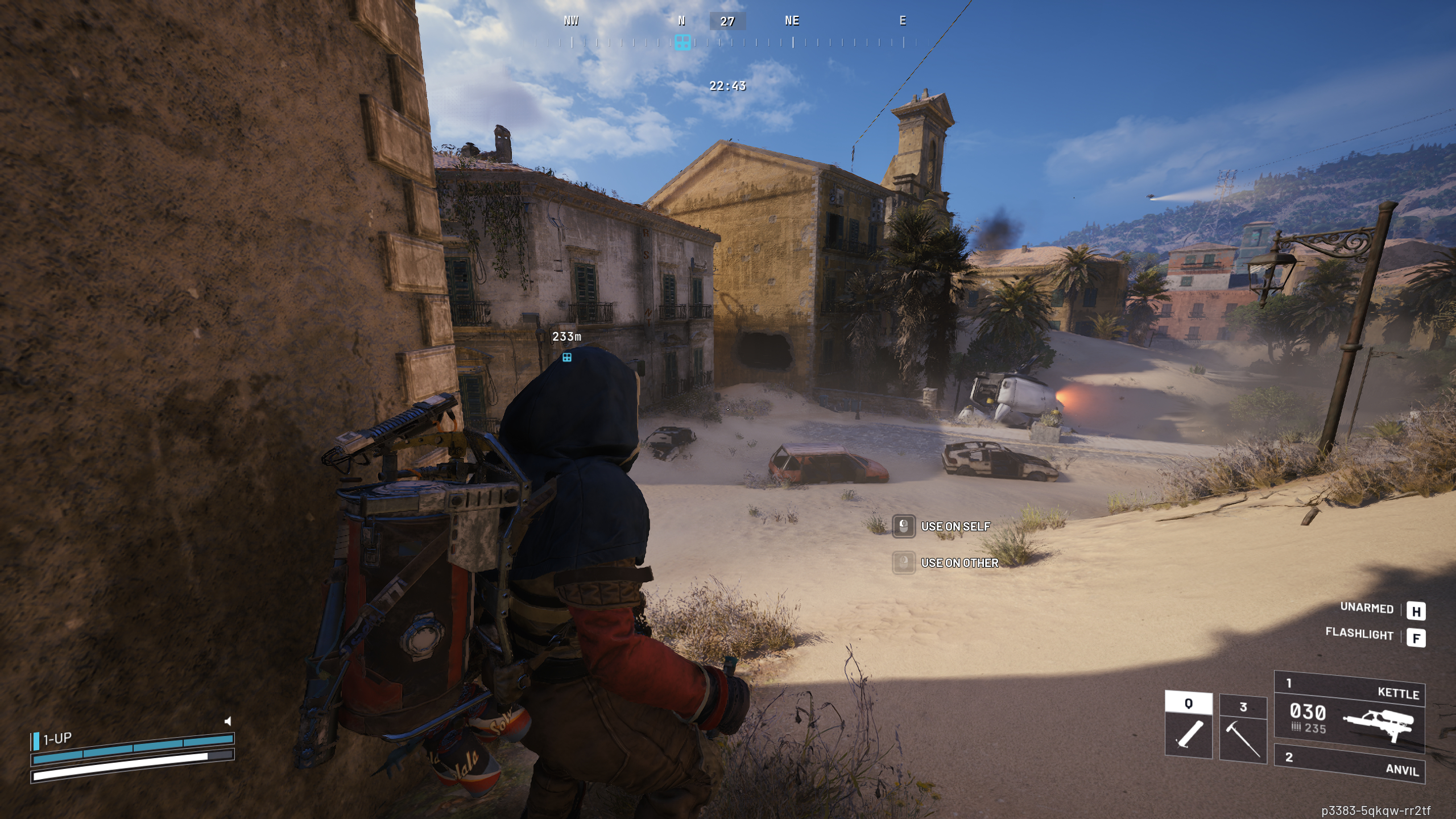Click the blue waypoint marker on the compass
Image resolution: width=1456 pixels, height=819 pixels.
click(x=682, y=41)
